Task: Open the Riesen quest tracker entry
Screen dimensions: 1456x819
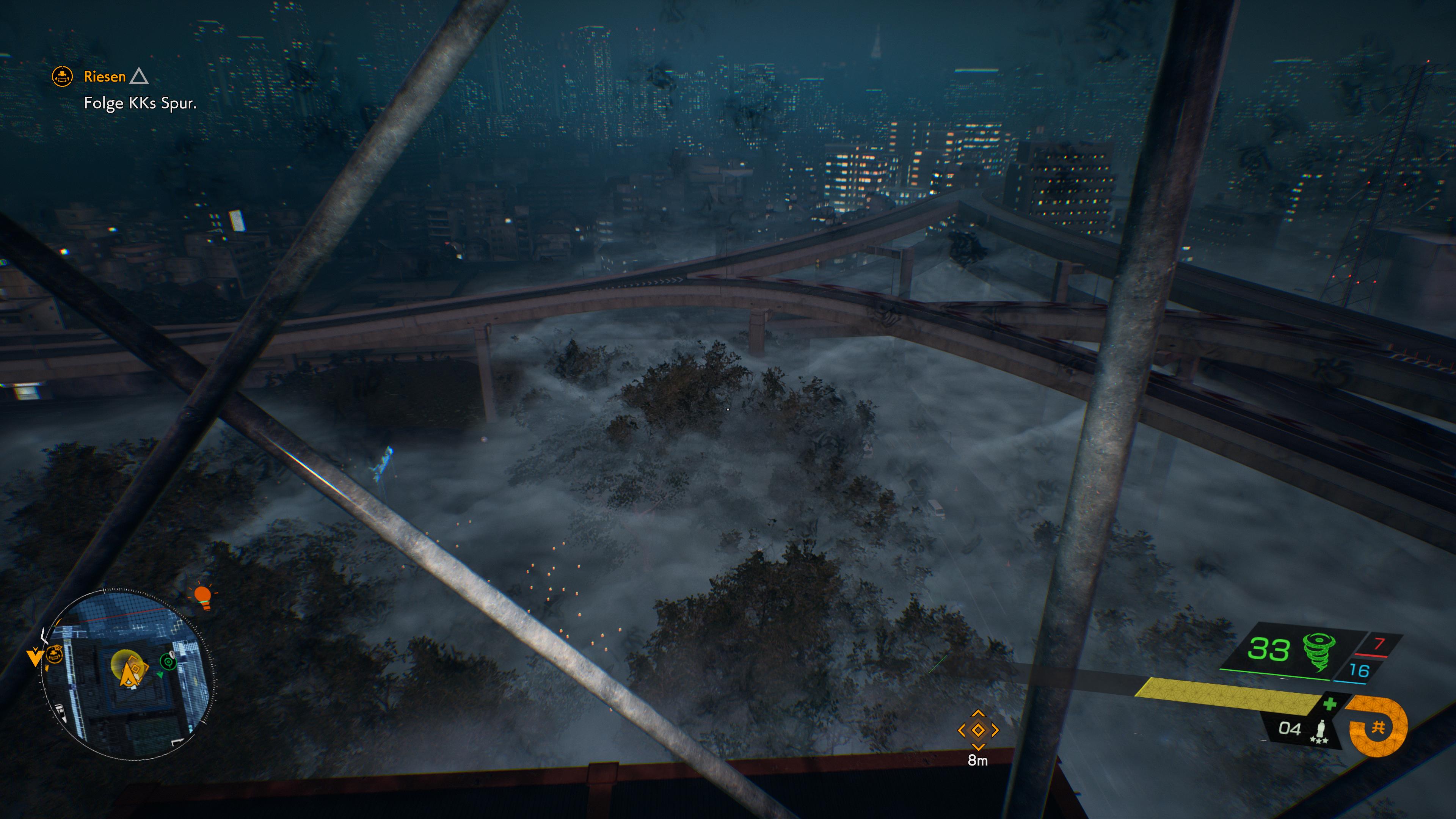Action: [x=105, y=76]
